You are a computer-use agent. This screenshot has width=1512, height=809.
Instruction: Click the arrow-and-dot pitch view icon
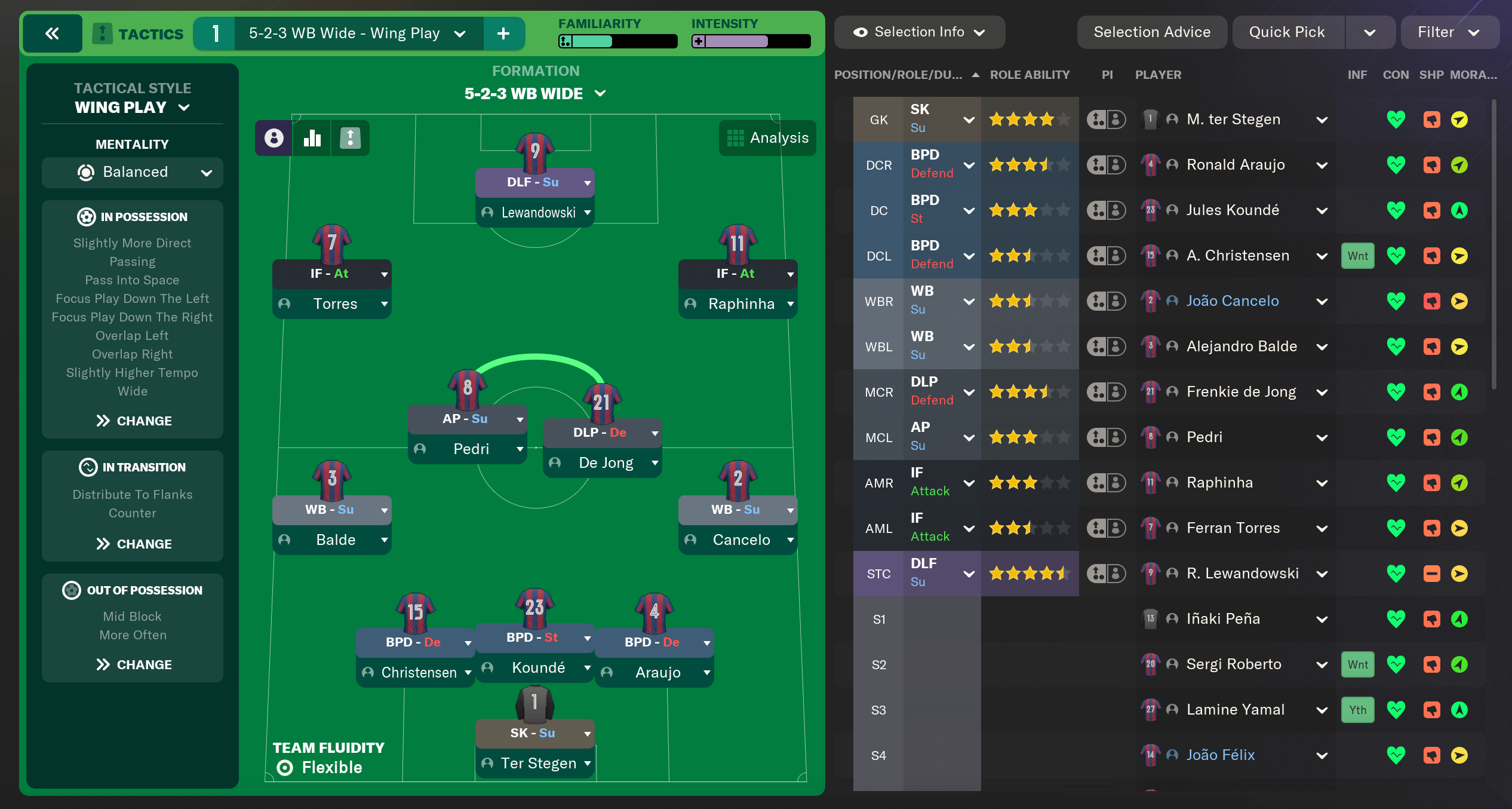click(x=350, y=138)
